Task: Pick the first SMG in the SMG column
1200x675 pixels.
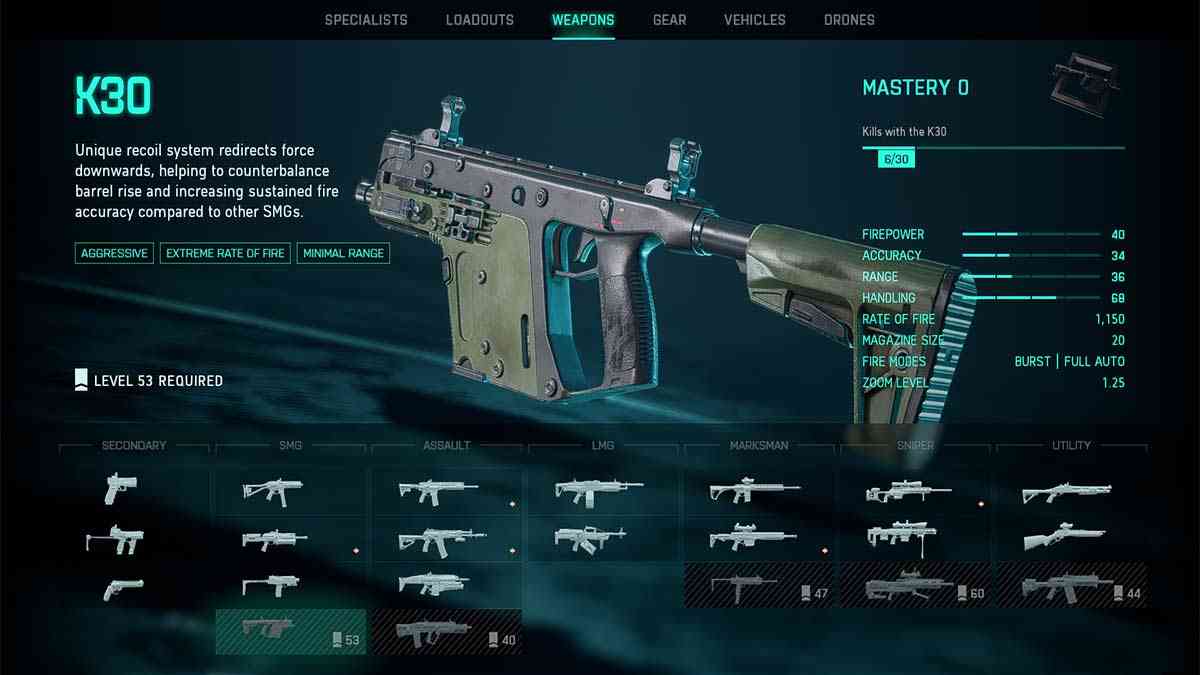Action: (x=272, y=490)
